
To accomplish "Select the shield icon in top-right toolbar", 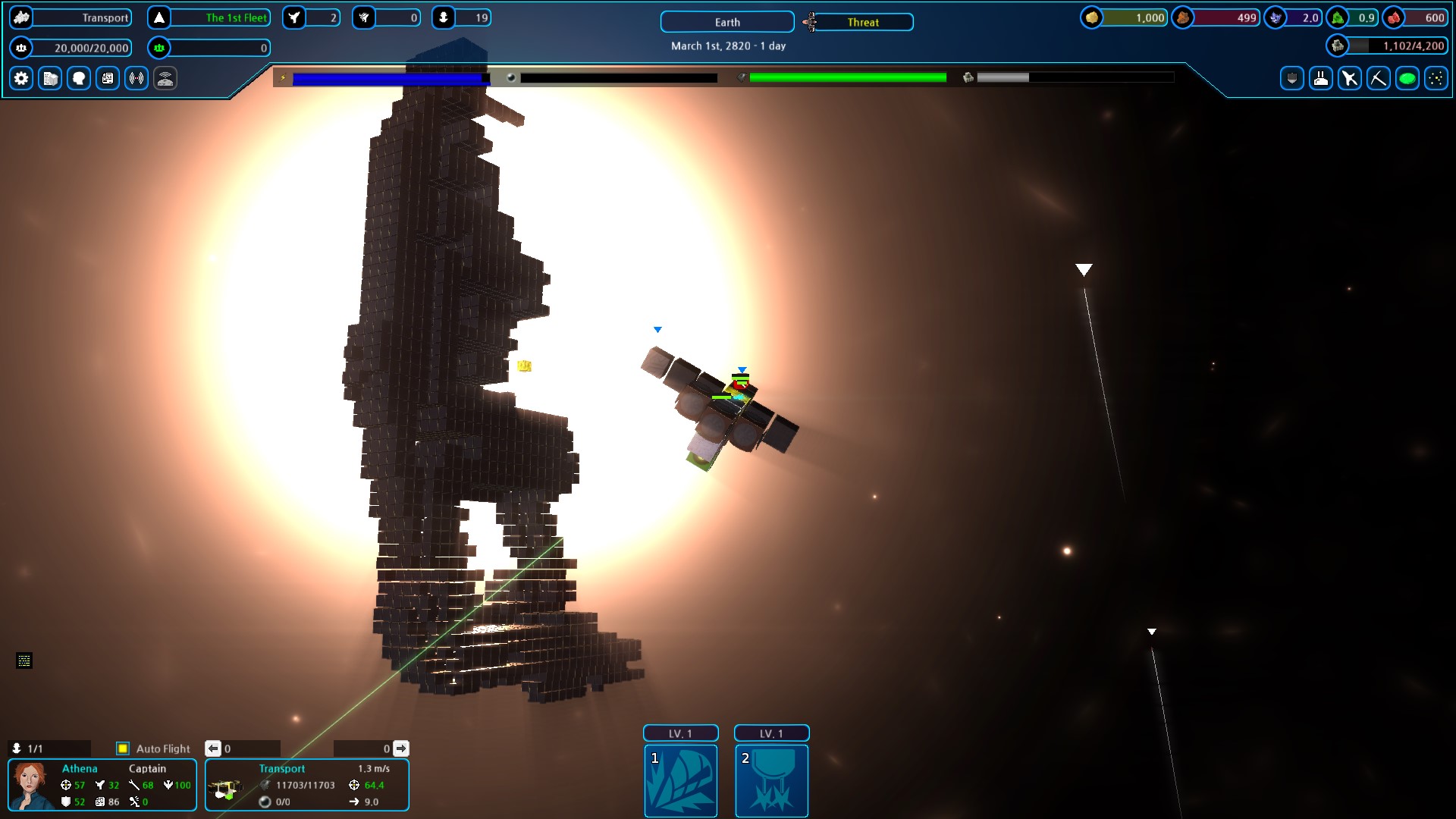I will point(1291,78).
